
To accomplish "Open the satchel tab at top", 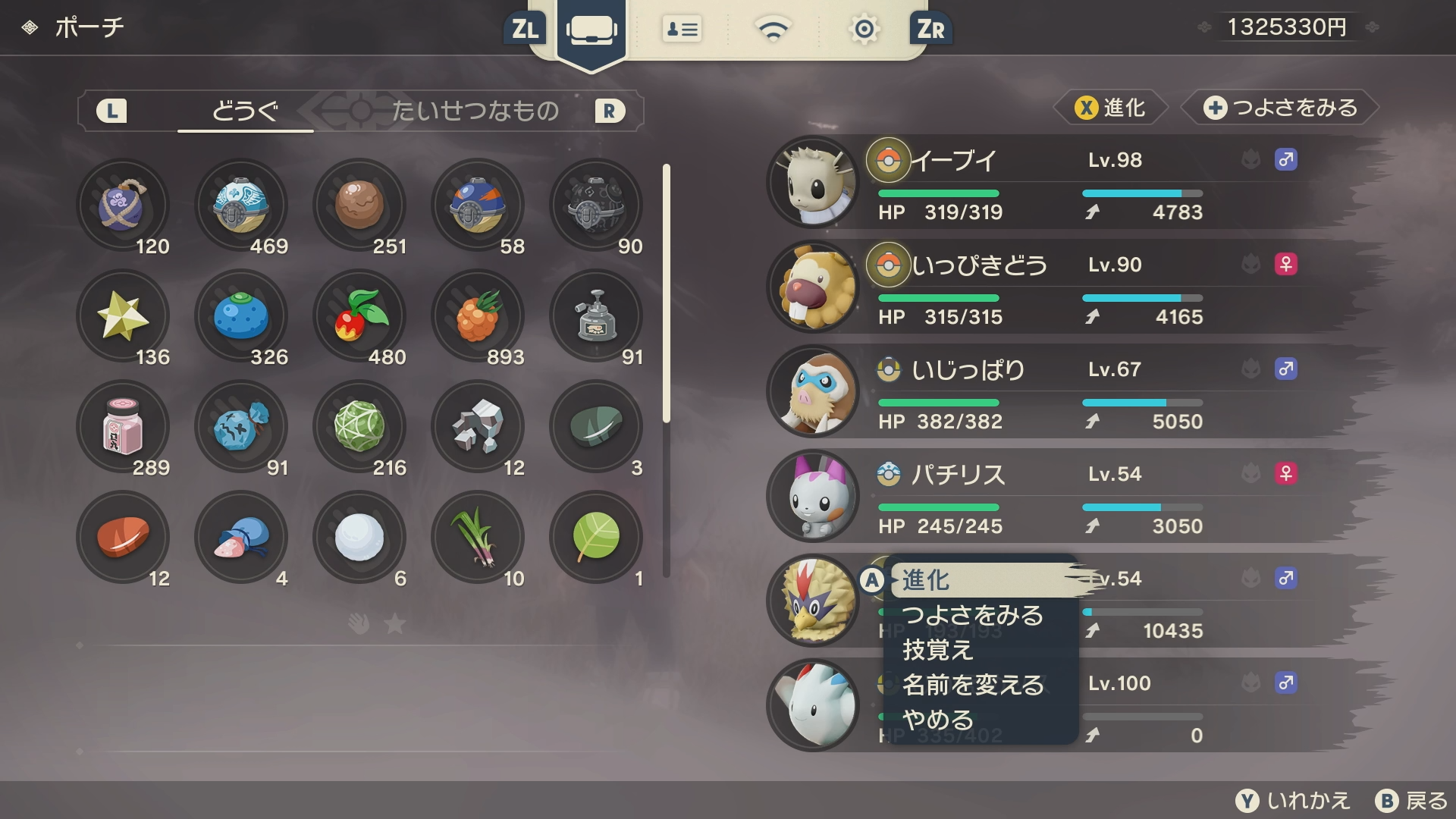I will click(x=591, y=30).
